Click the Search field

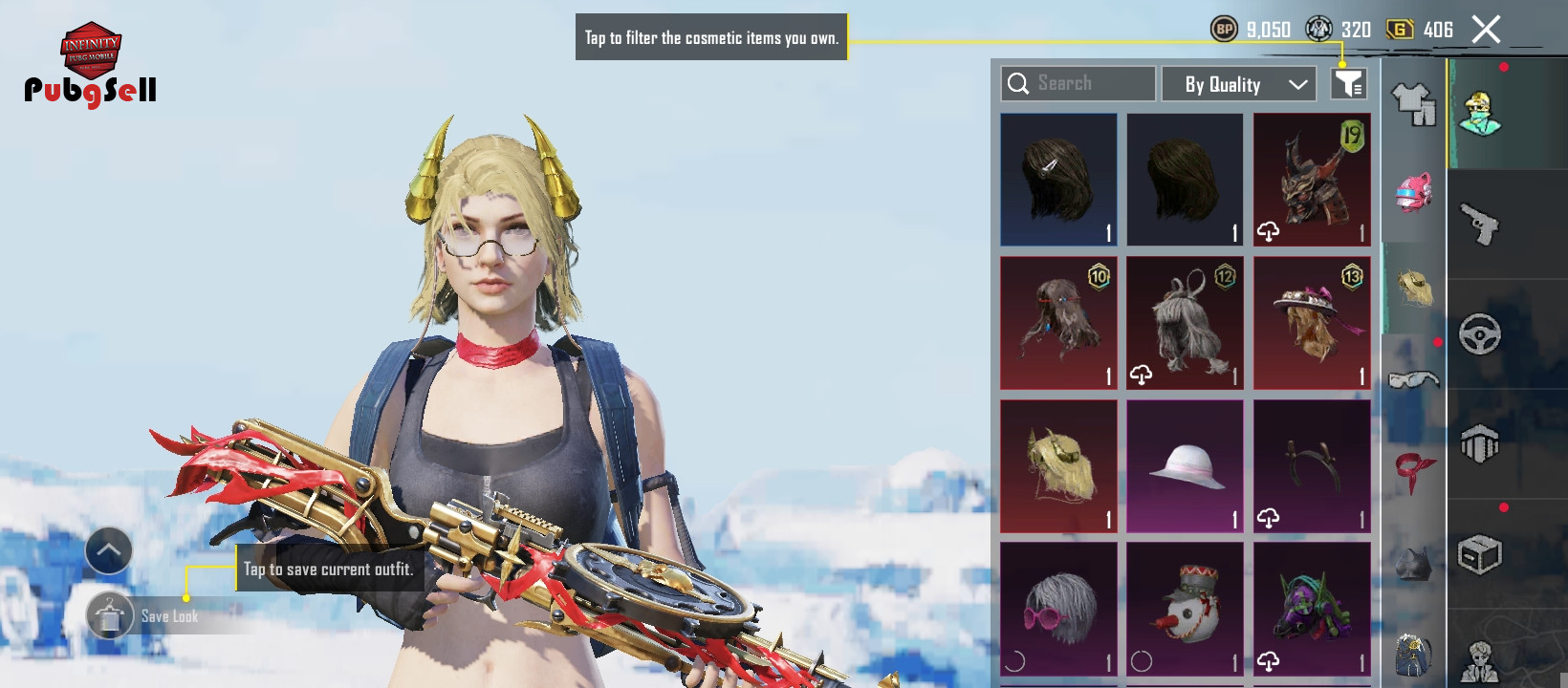[1078, 84]
